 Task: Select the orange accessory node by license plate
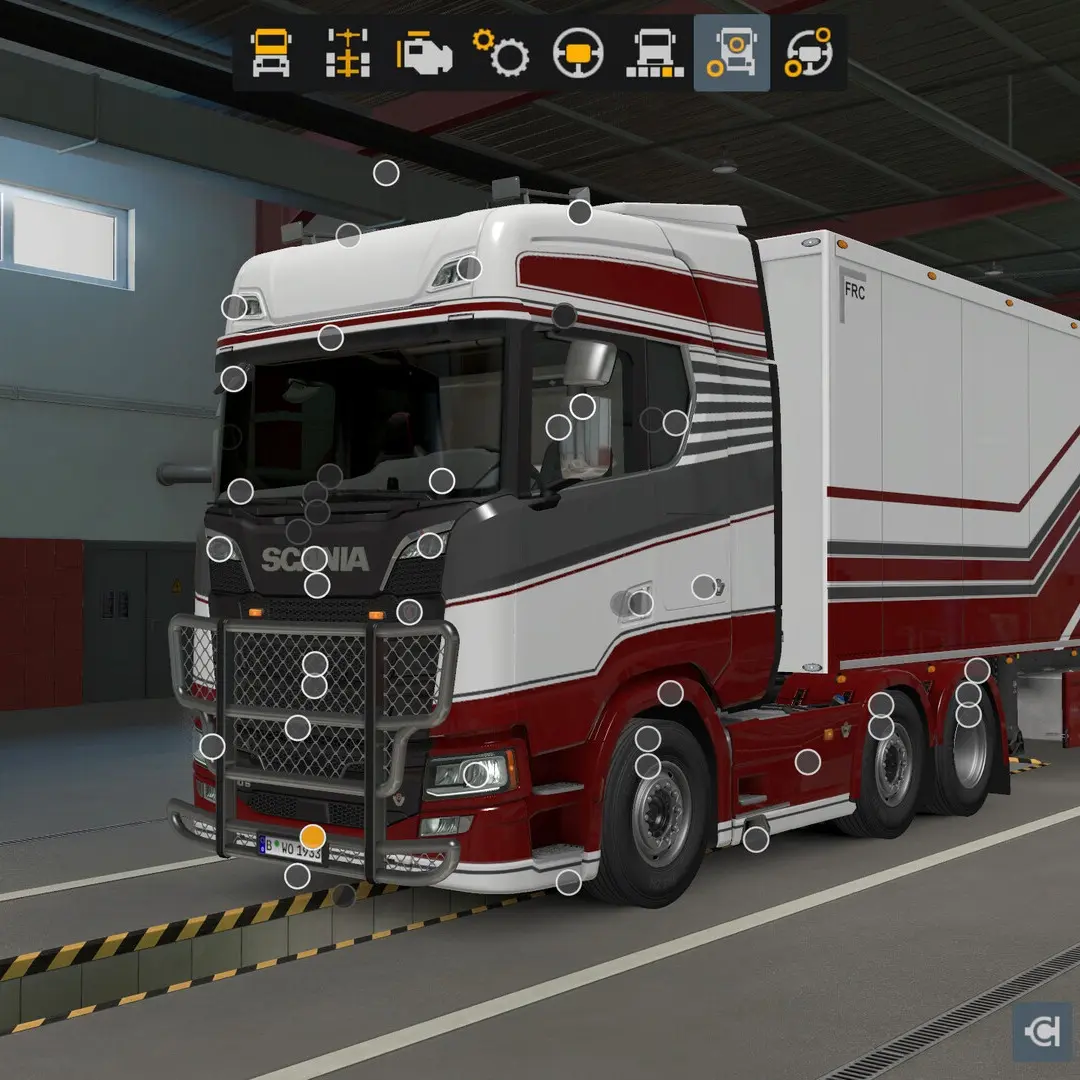(x=313, y=837)
